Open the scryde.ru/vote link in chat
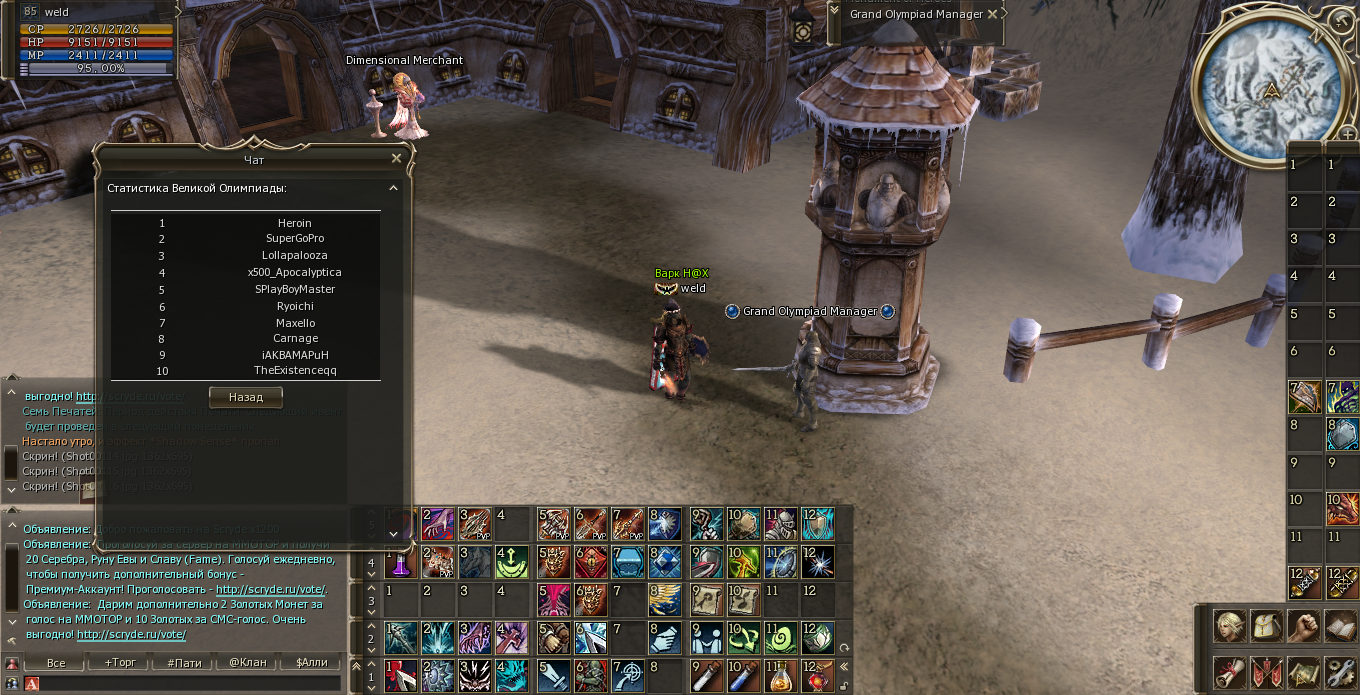This screenshot has height=695, width=1360. click(x=131, y=634)
